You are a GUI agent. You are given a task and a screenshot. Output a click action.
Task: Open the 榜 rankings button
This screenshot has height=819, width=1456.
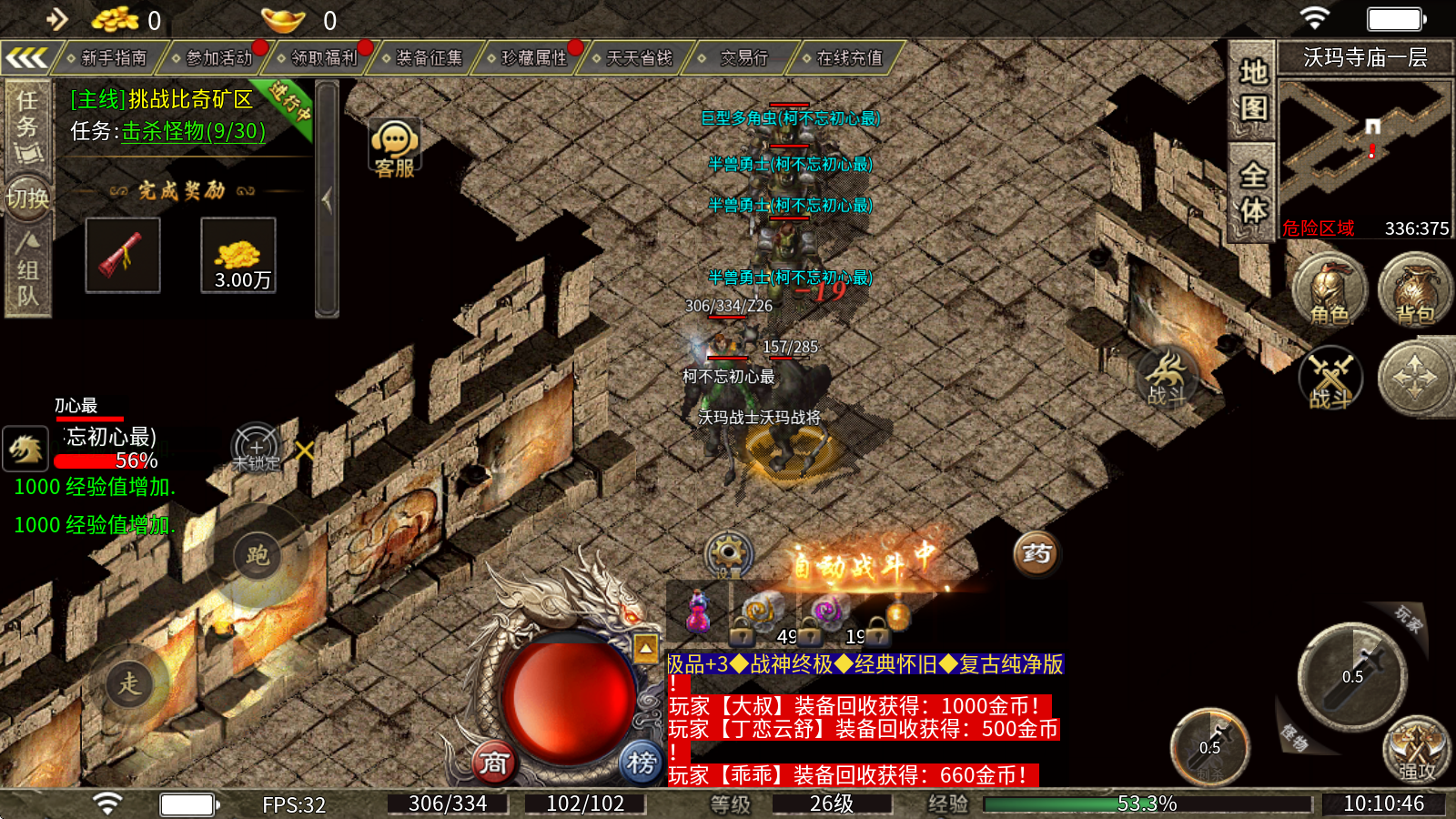pos(641,763)
